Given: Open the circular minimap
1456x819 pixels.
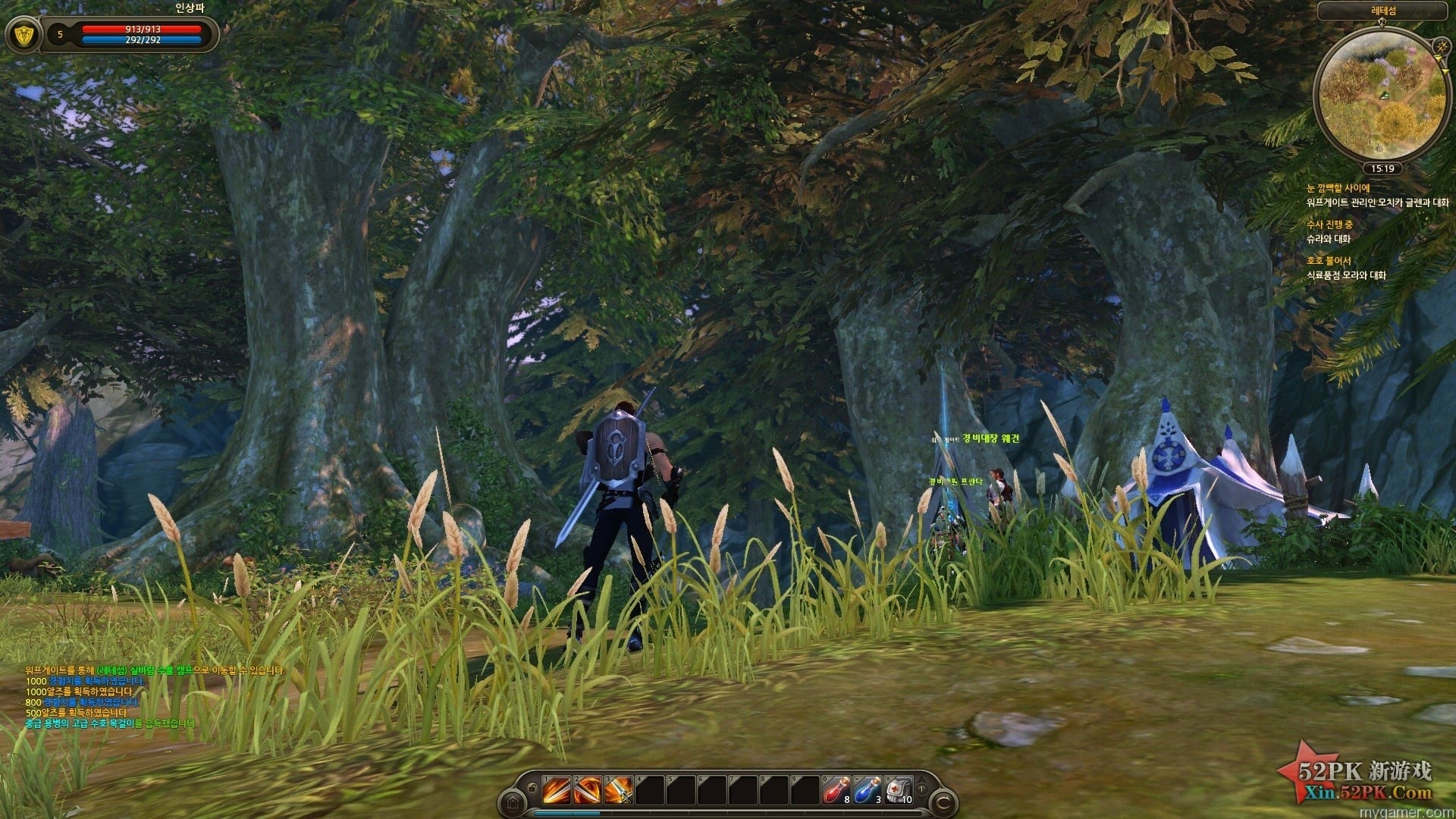Looking at the screenshot, I should pyautogui.click(x=1382, y=95).
